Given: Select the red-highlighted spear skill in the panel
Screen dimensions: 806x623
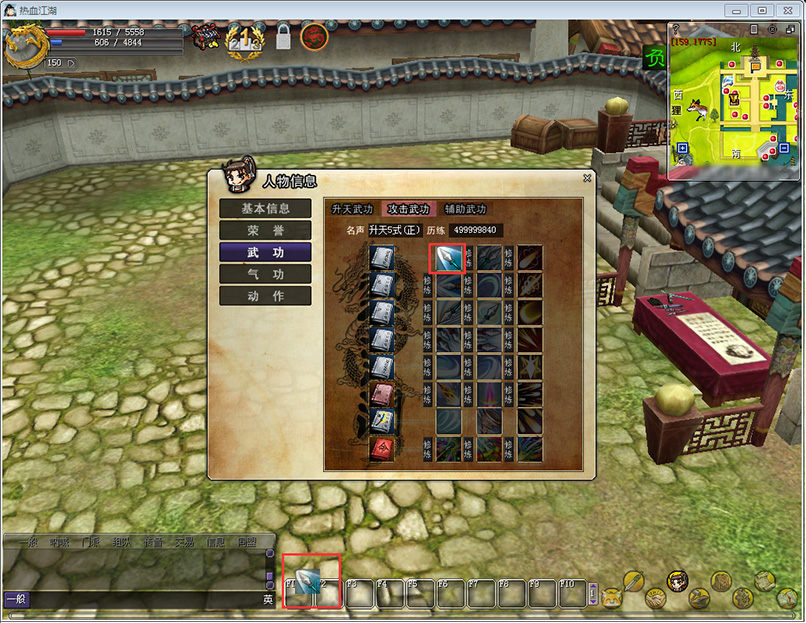Looking at the screenshot, I should pyautogui.click(x=447, y=258).
